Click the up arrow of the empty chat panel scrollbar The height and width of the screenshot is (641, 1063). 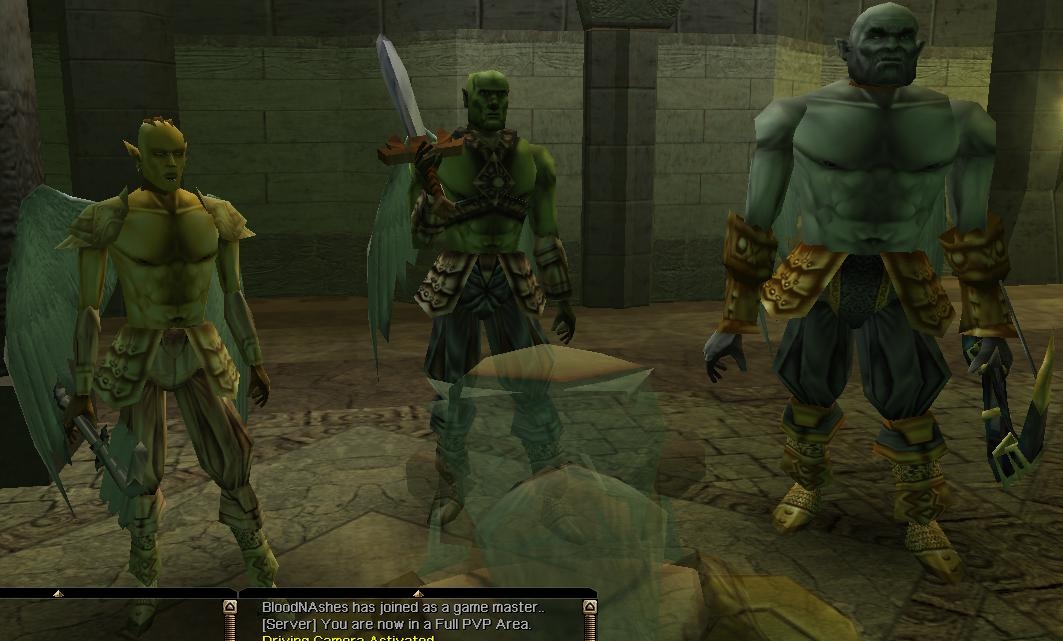coord(229,607)
